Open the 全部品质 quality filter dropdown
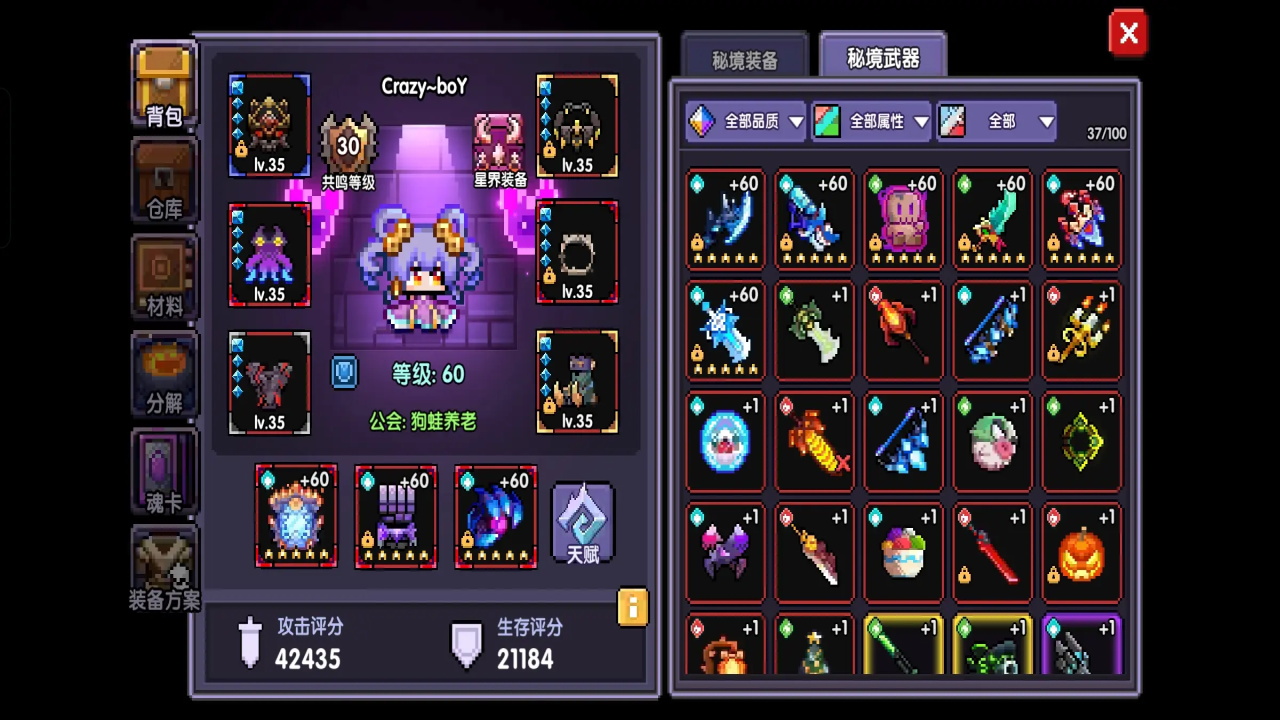 tap(745, 121)
